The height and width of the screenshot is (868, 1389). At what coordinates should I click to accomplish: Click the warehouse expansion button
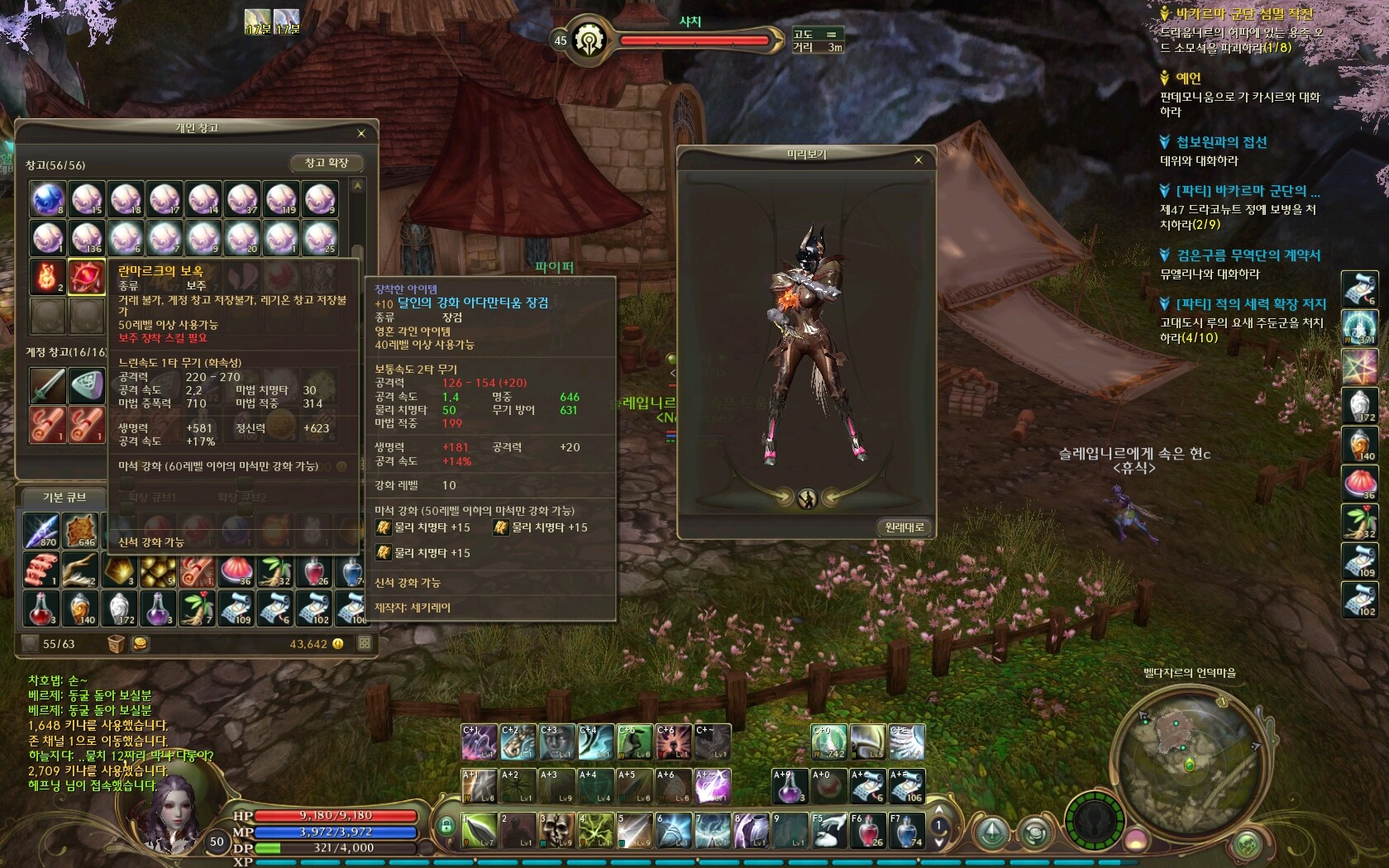point(327,163)
